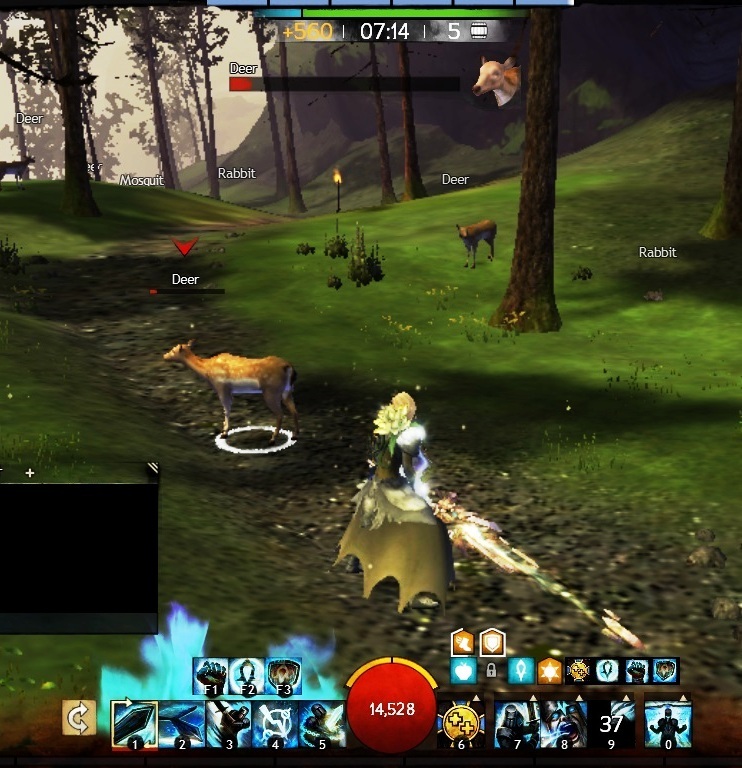Activate the F3 shield virtue skill
The width and height of the screenshot is (742, 768).
tap(283, 674)
